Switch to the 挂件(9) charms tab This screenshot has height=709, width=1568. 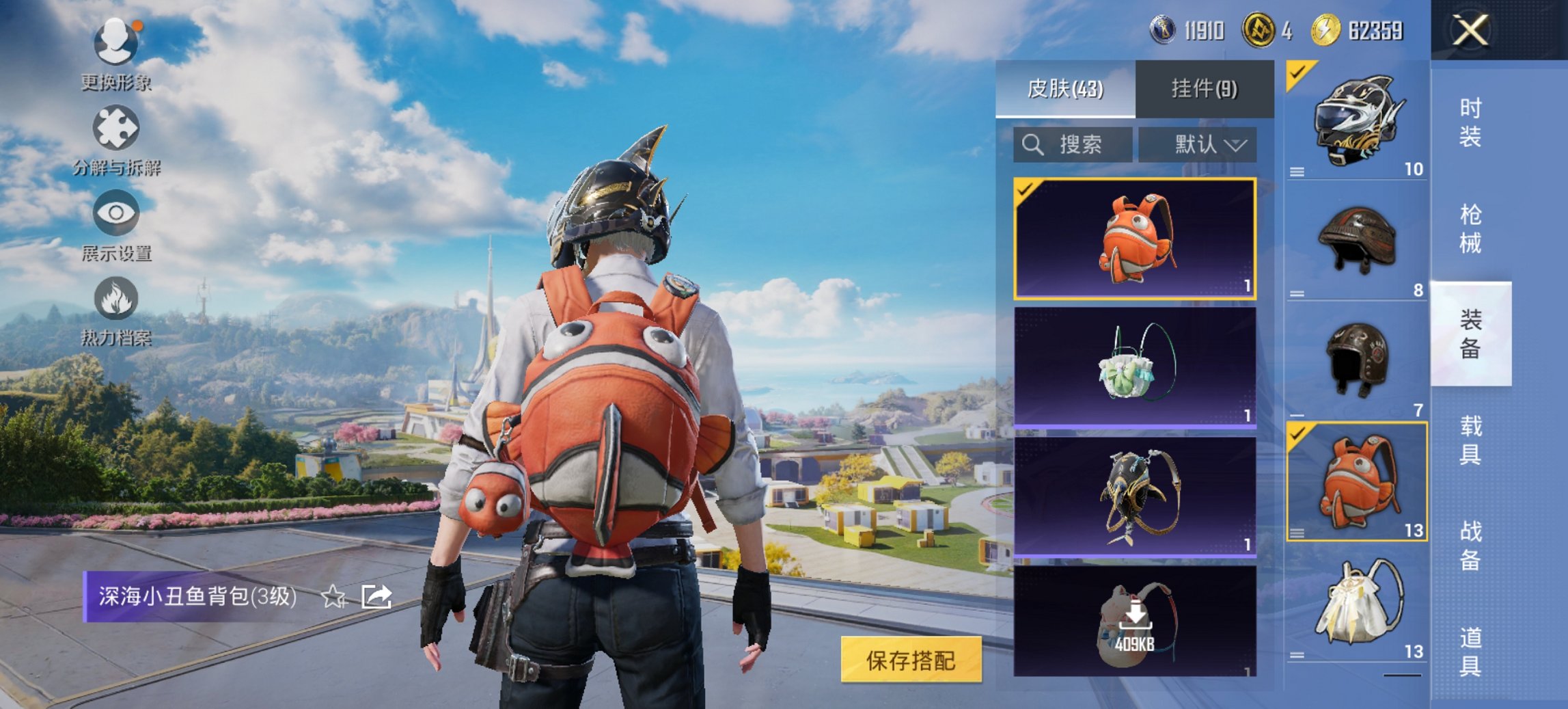tap(1202, 89)
